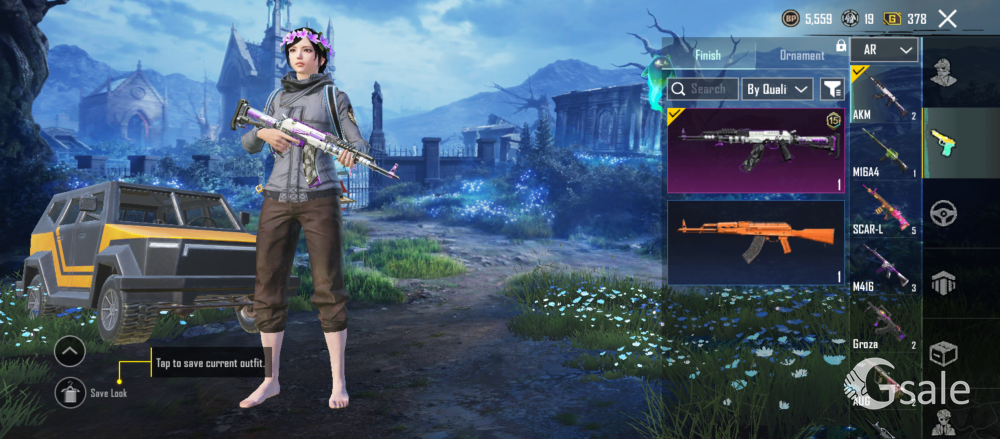Viewport: 1000px width, 439px height.
Task: Open the character outfit category
Action: coord(944,71)
